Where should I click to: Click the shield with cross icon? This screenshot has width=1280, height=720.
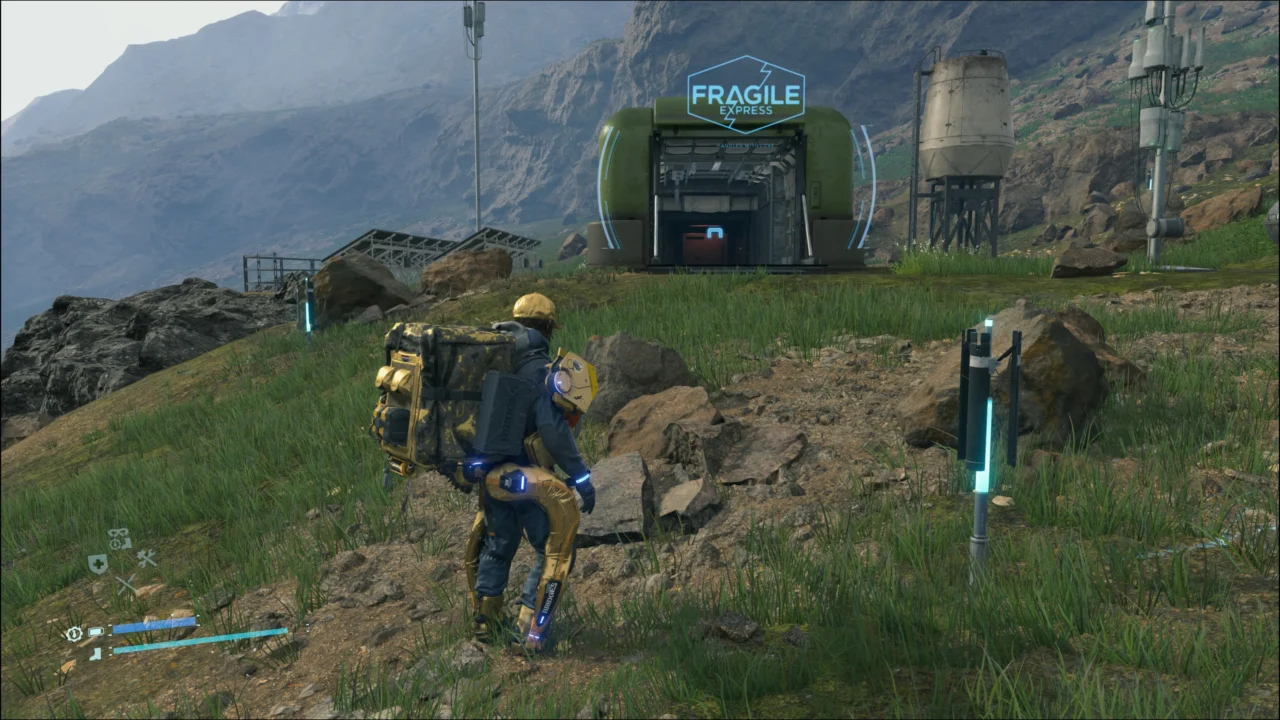(x=97, y=564)
